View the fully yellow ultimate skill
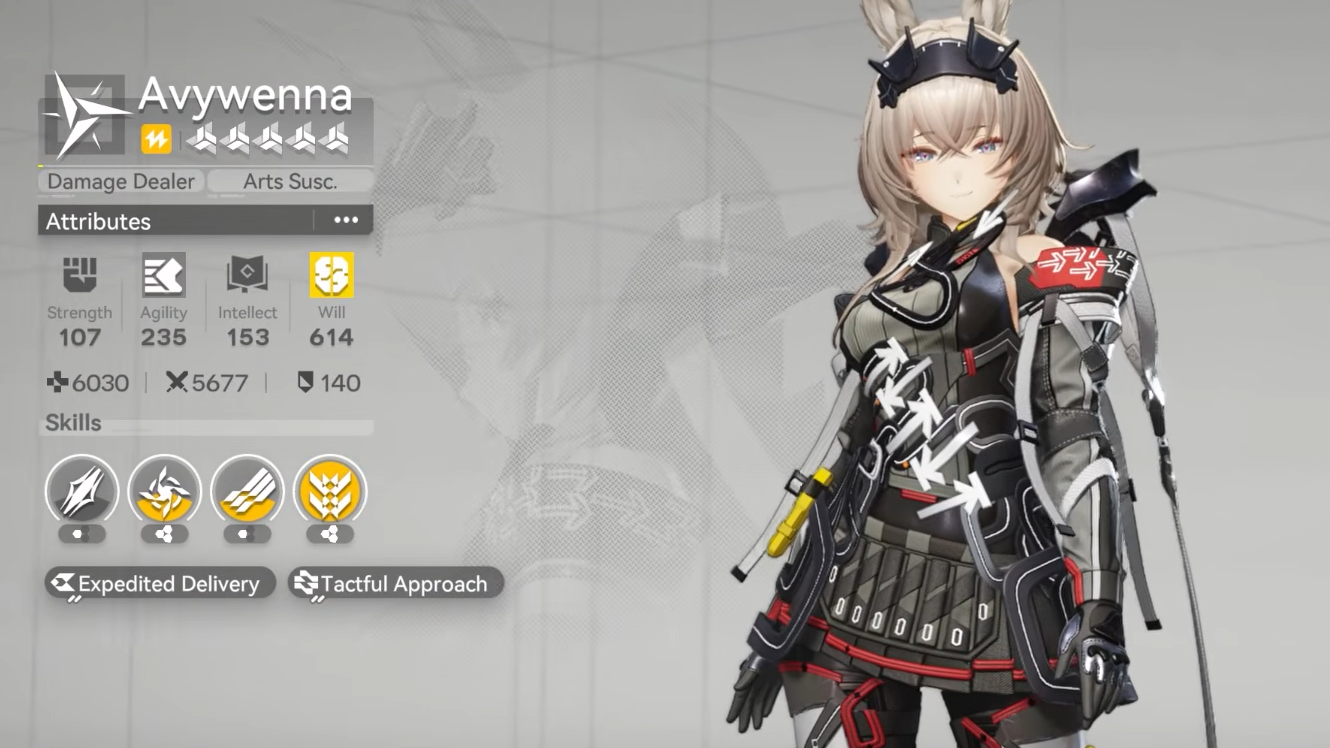1330x748 pixels. point(331,491)
